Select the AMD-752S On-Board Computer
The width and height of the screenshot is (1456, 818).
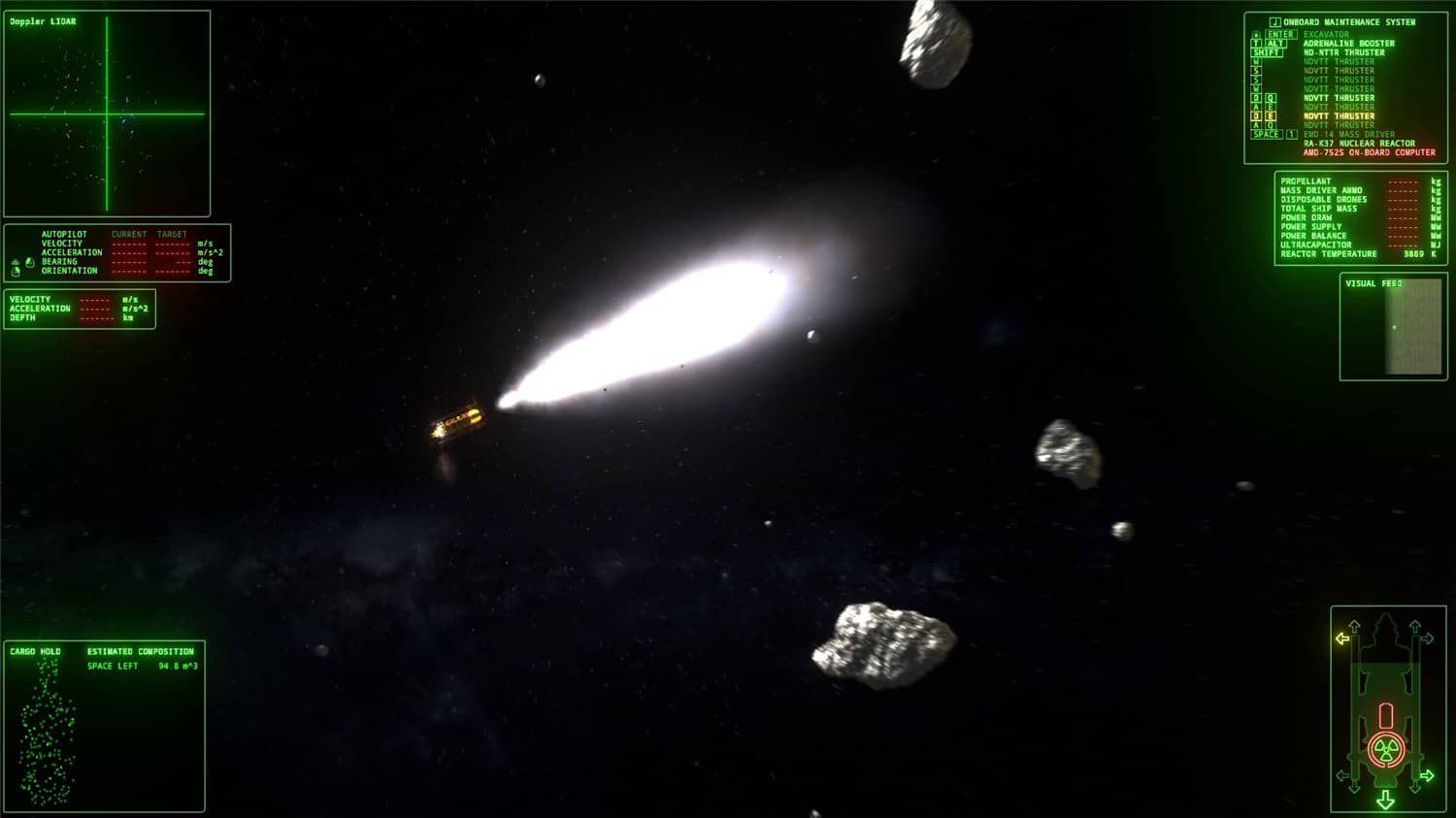click(x=1367, y=152)
